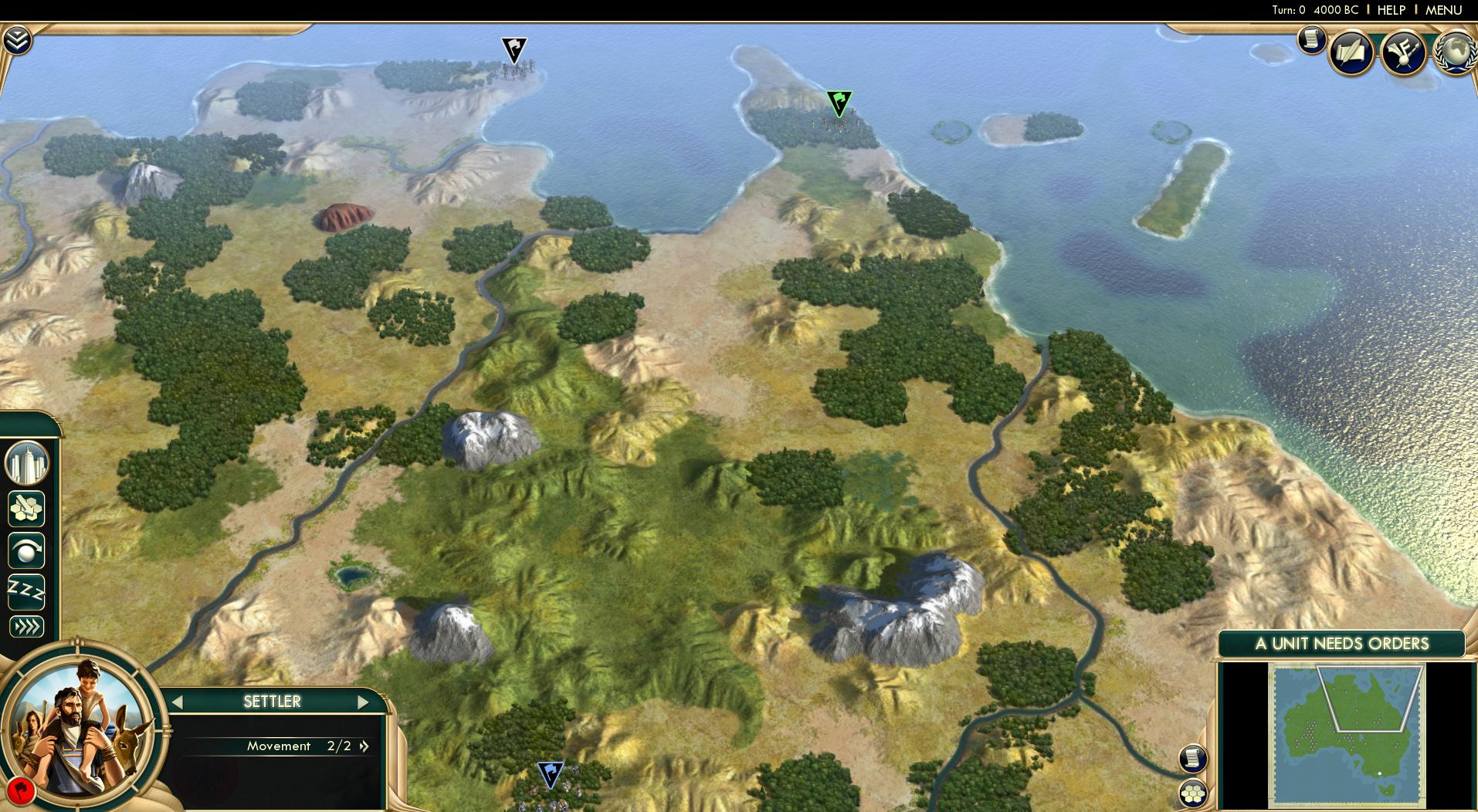The height and width of the screenshot is (812, 1478).
Task: Open the notification log scroll at top right
Action: tap(1310, 41)
